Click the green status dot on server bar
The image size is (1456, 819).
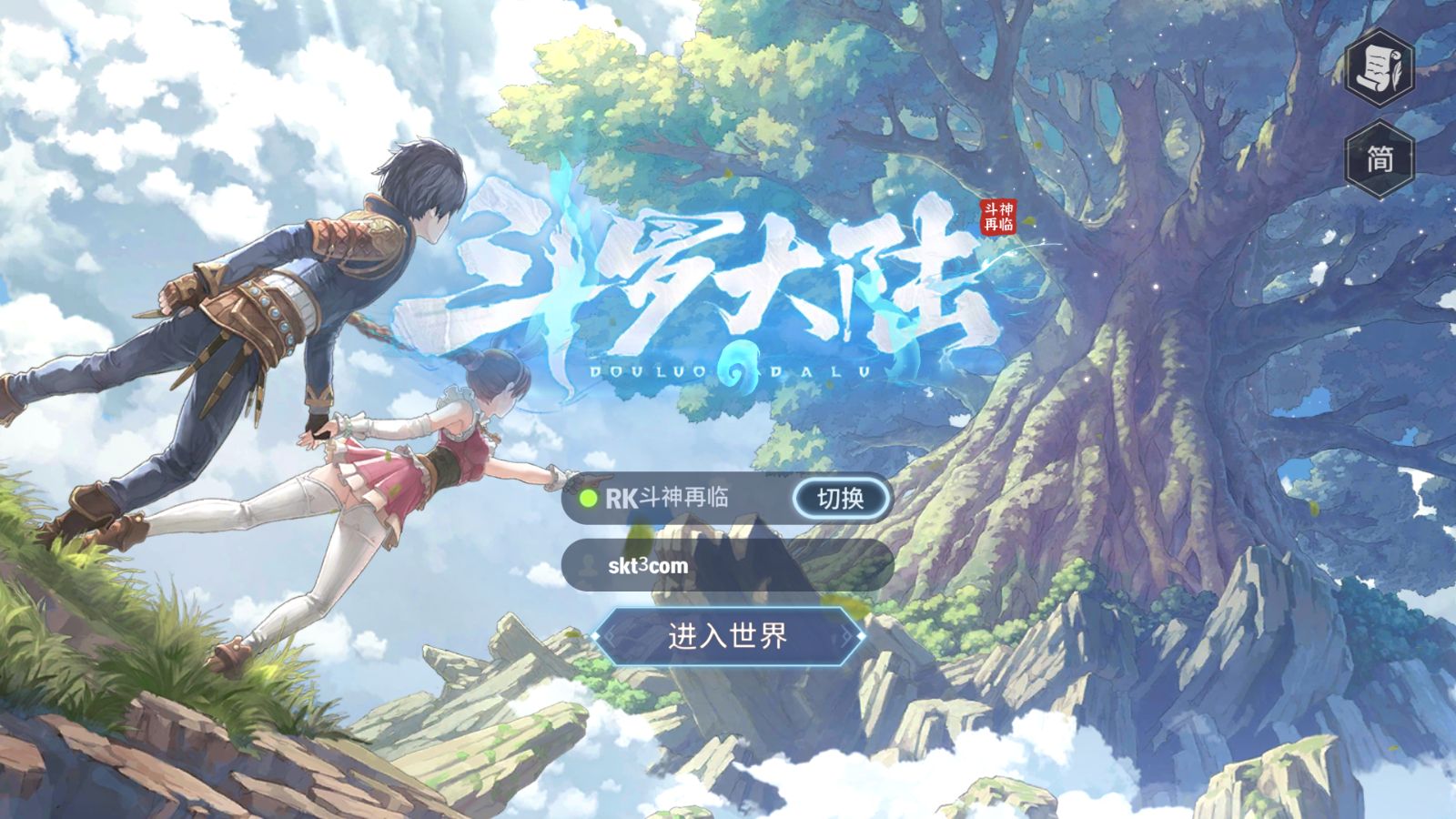pyautogui.click(x=589, y=498)
